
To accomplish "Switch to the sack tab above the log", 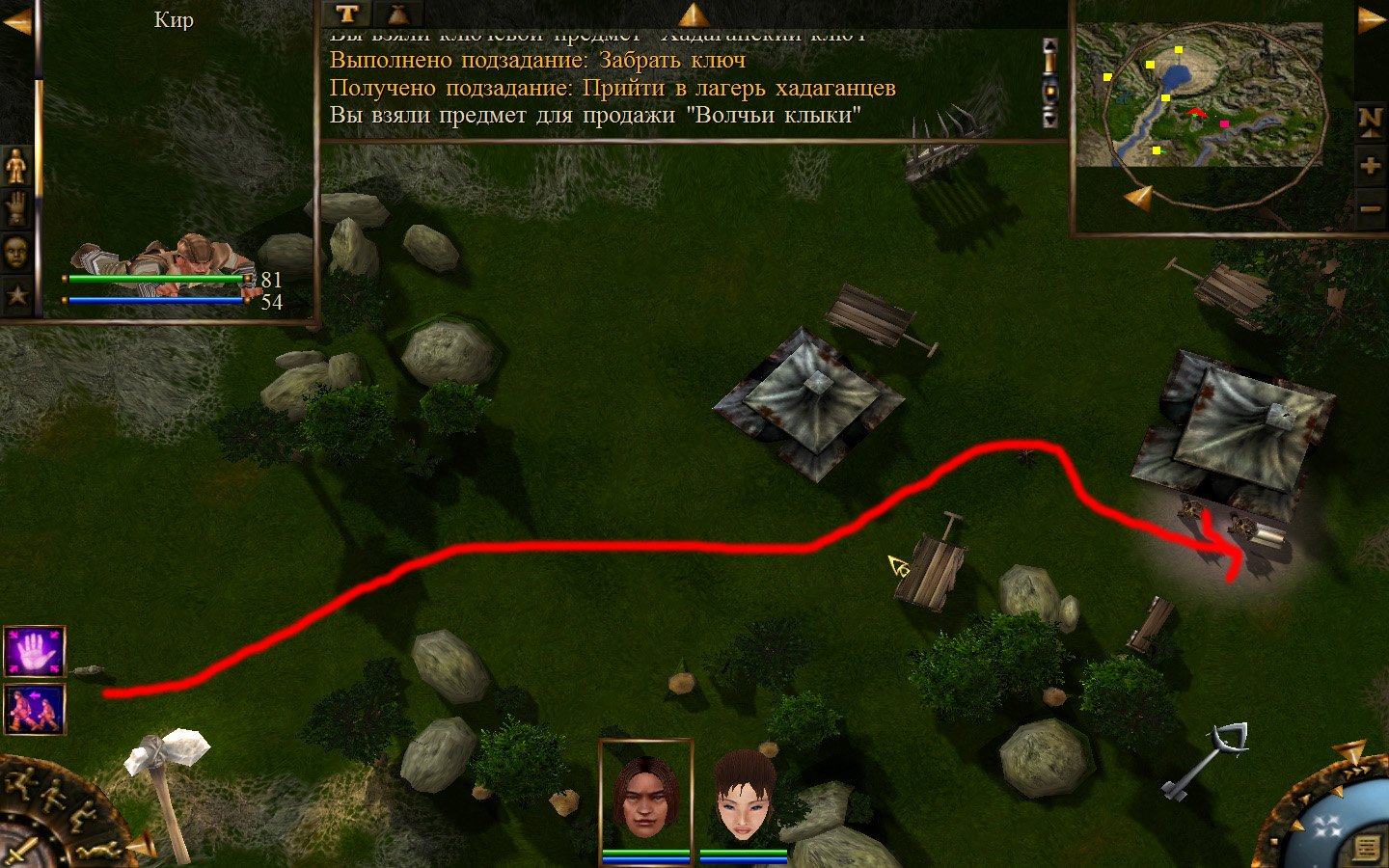I will coord(397,14).
